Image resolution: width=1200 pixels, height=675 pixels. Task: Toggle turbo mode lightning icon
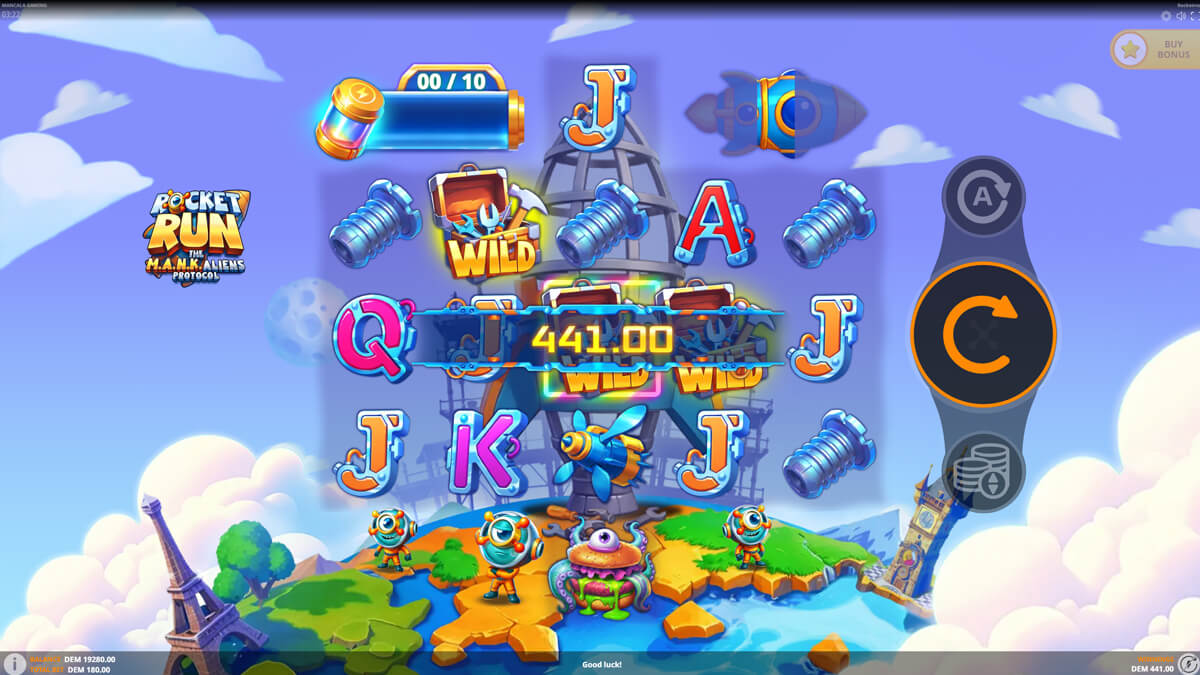1186,664
